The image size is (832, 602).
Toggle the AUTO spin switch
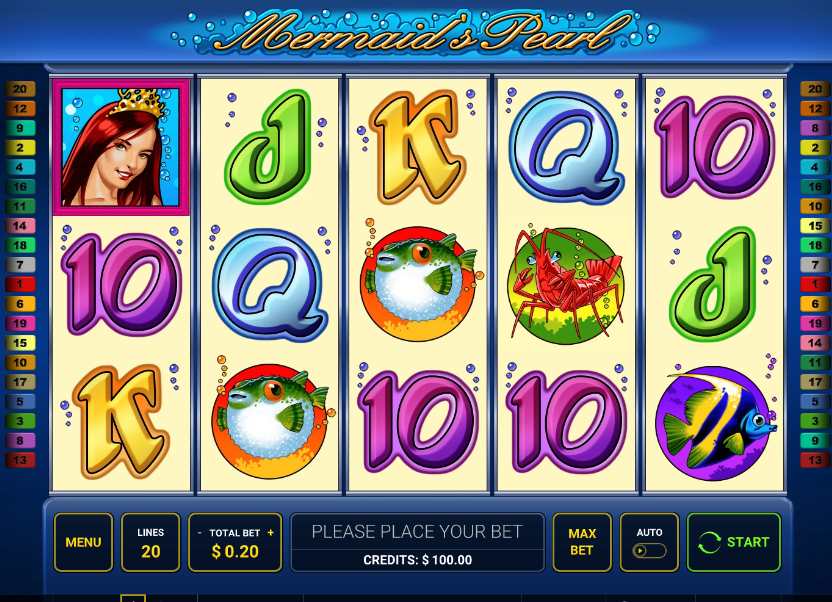649,550
